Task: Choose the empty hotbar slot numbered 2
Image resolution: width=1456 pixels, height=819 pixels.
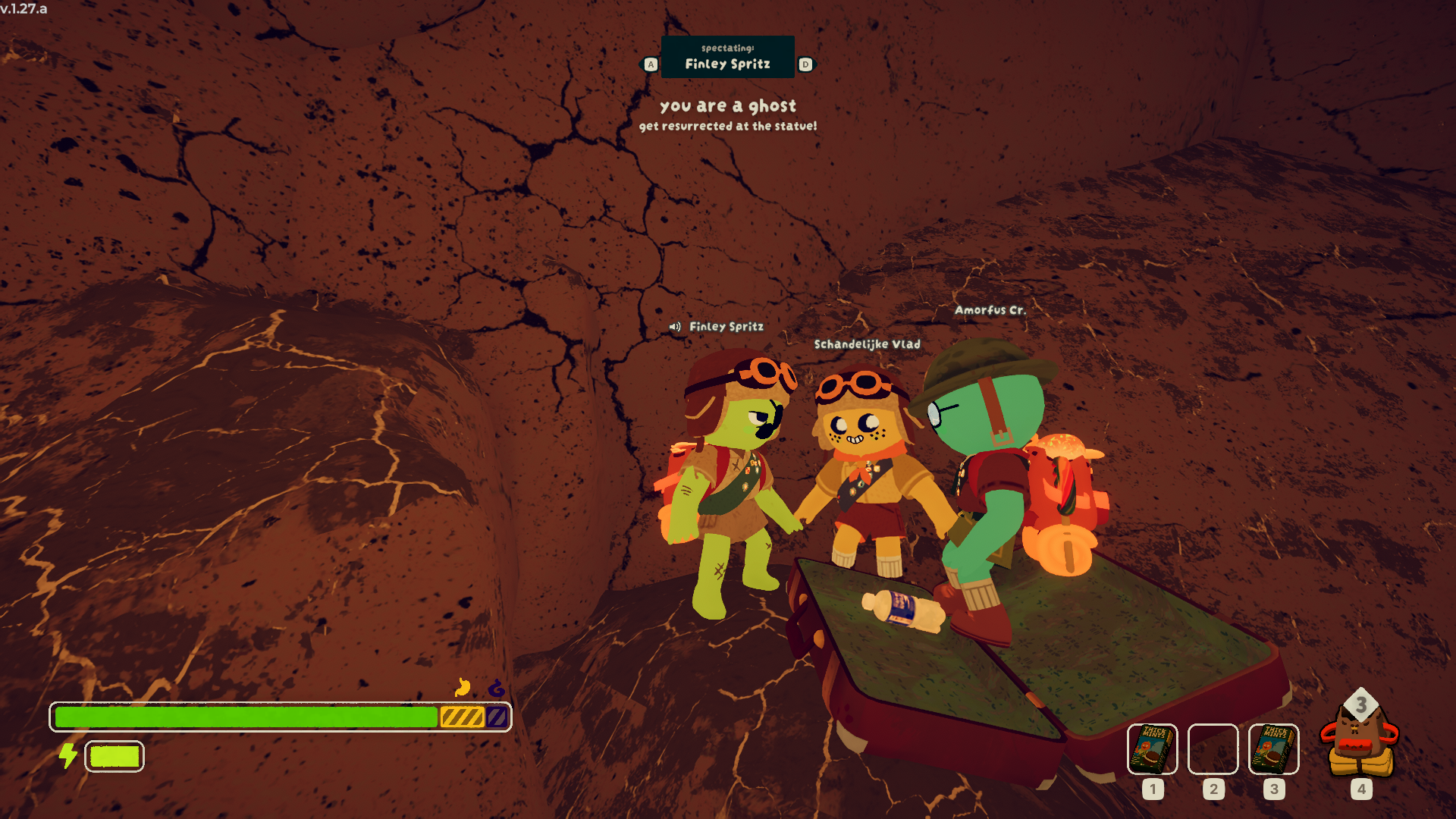Action: (1213, 749)
